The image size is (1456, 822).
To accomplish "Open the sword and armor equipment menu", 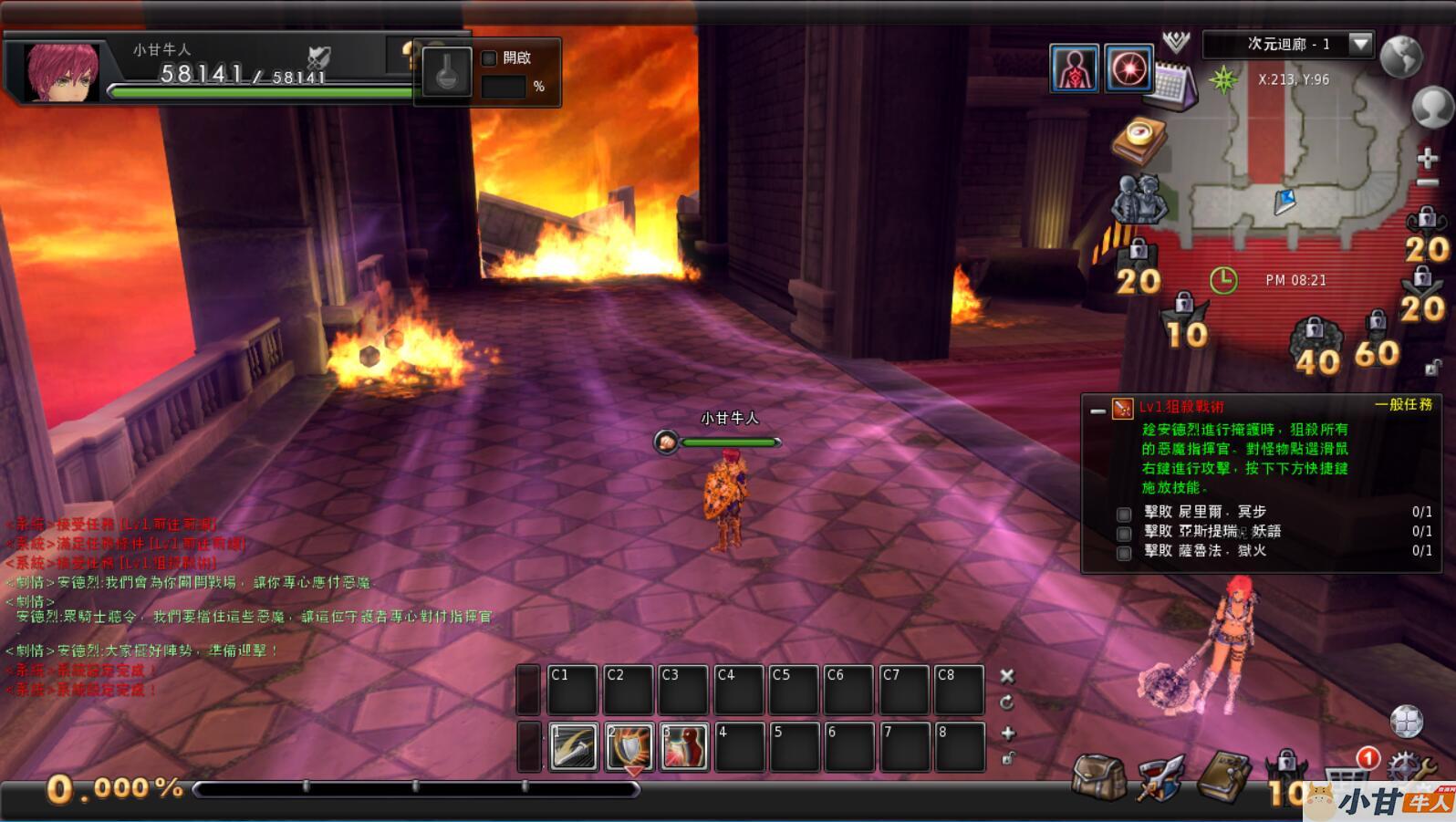I will point(1160,776).
